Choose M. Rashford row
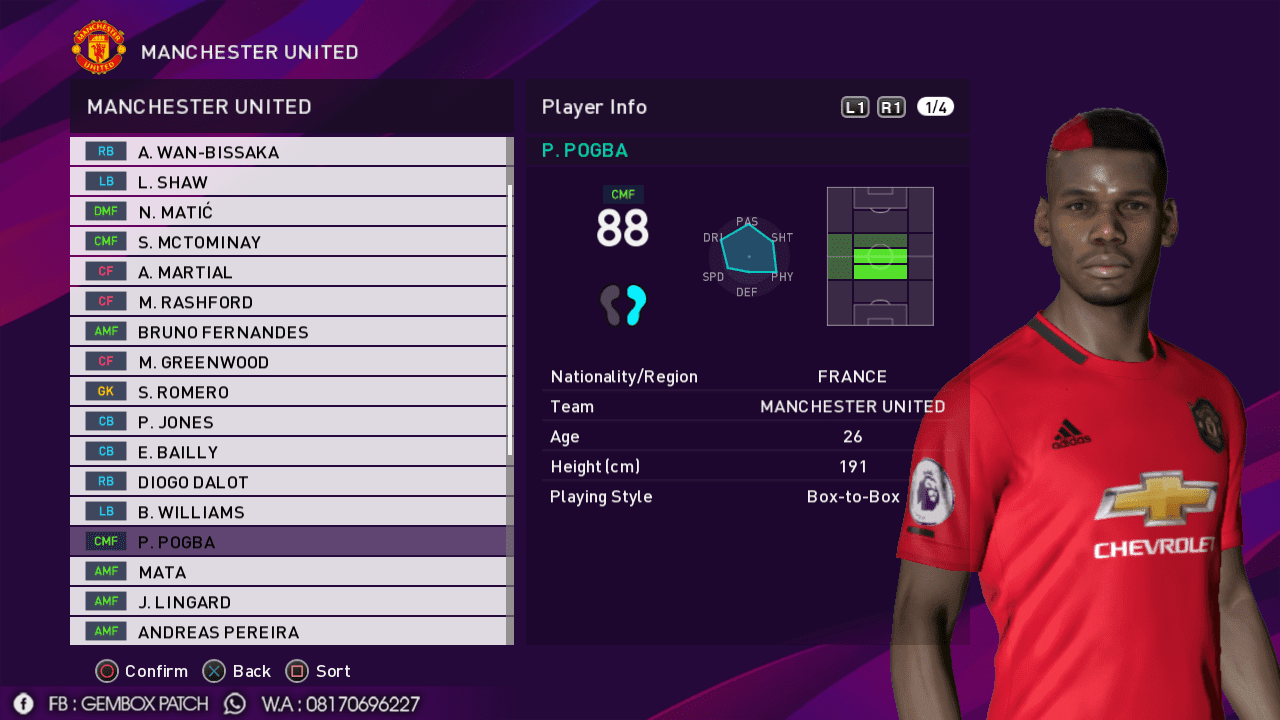Viewport: 1280px width, 720px height. tap(290, 302)
